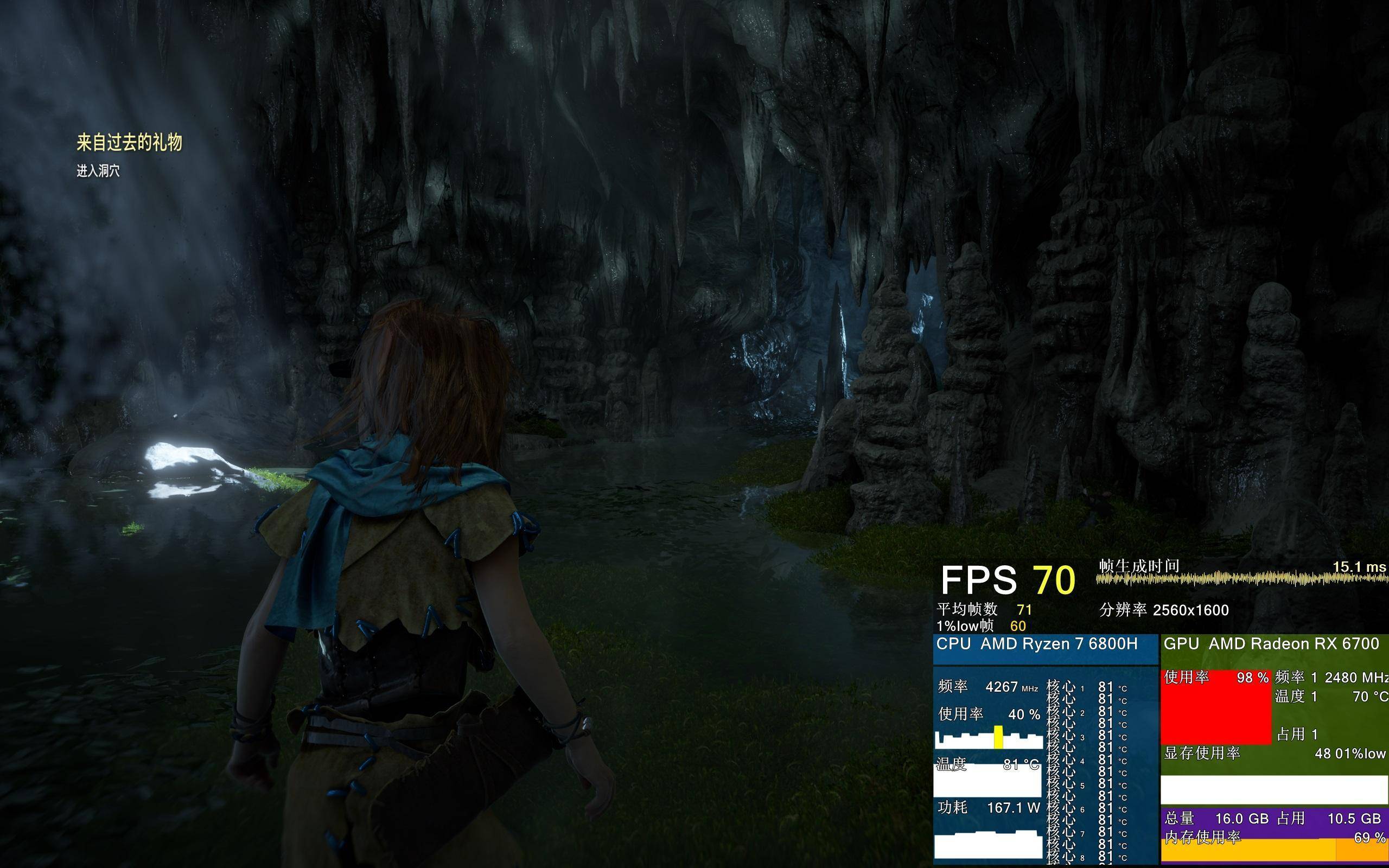
Task: Click the GPU AMD Radeon RX 6700 overlay header
Action: pos(1271,644)
